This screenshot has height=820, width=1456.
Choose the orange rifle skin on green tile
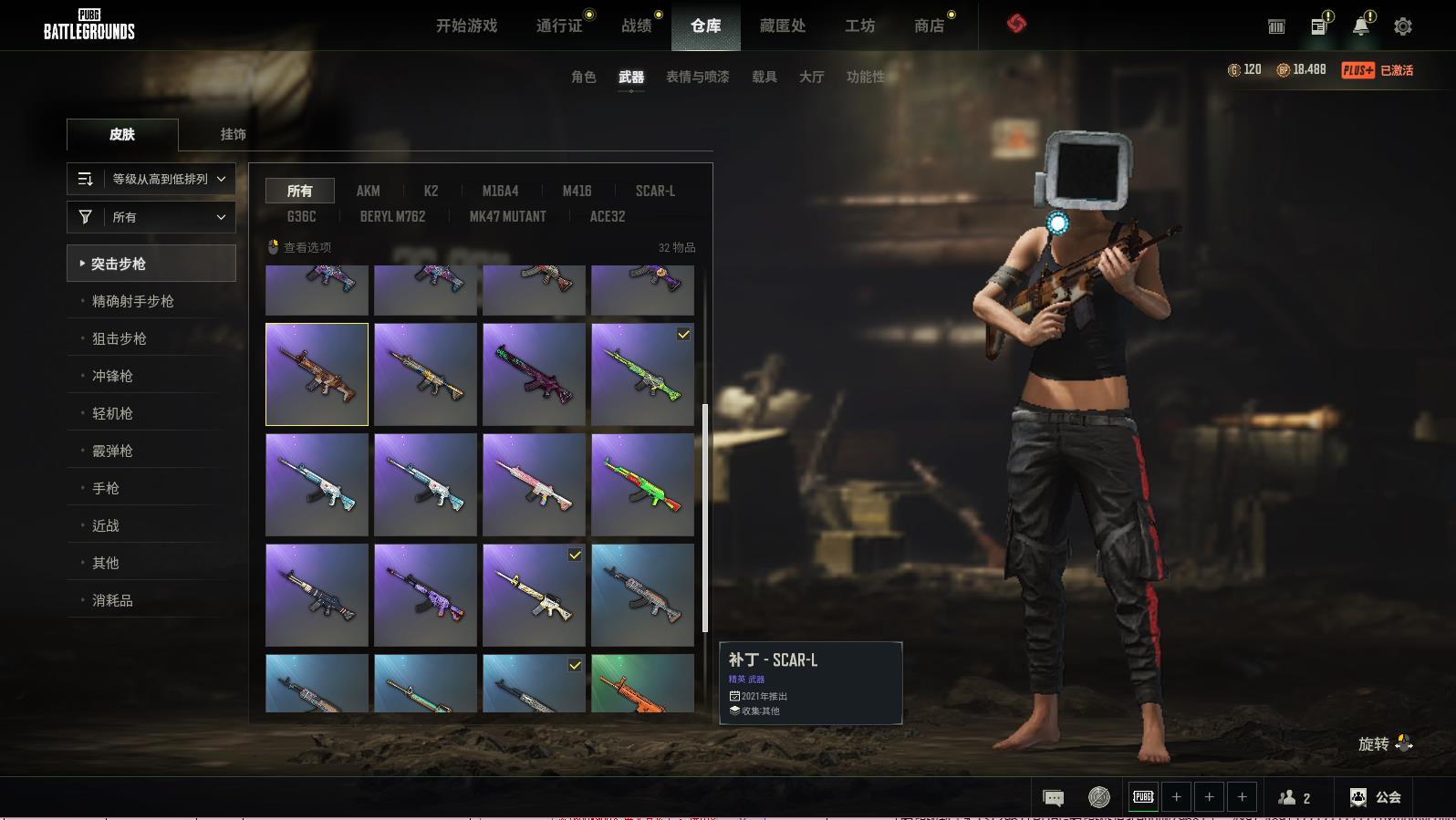pos(642,683)
